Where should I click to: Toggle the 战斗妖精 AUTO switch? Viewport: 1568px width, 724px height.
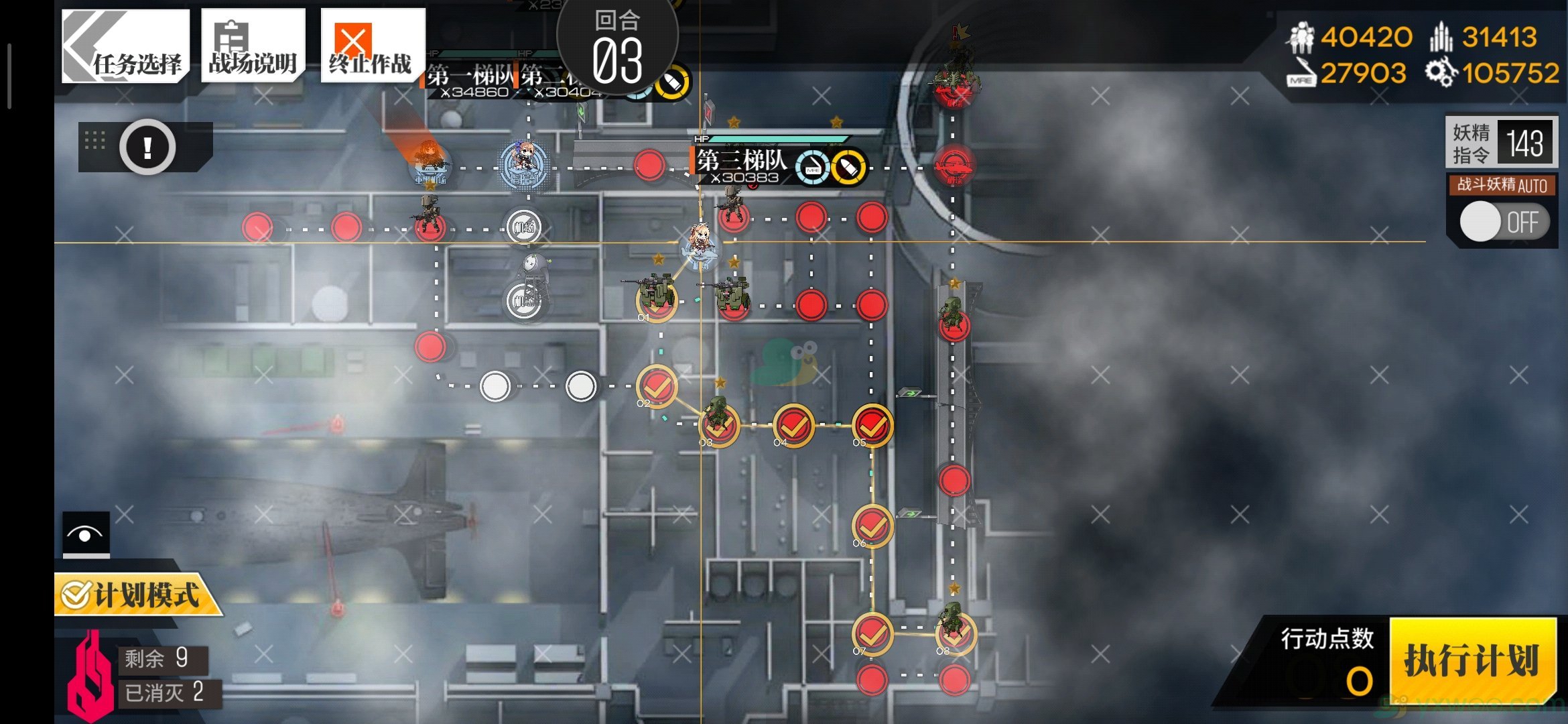(x=1504, y=223)
